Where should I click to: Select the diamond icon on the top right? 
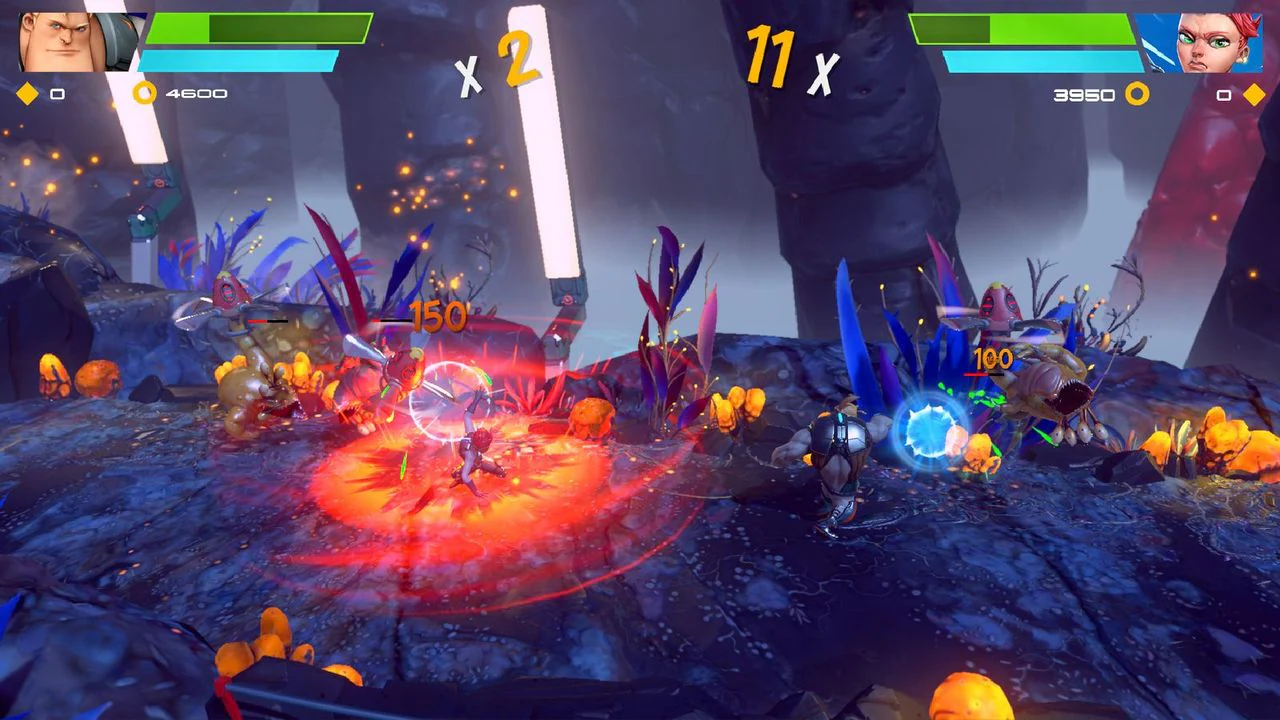(1255, 94)
